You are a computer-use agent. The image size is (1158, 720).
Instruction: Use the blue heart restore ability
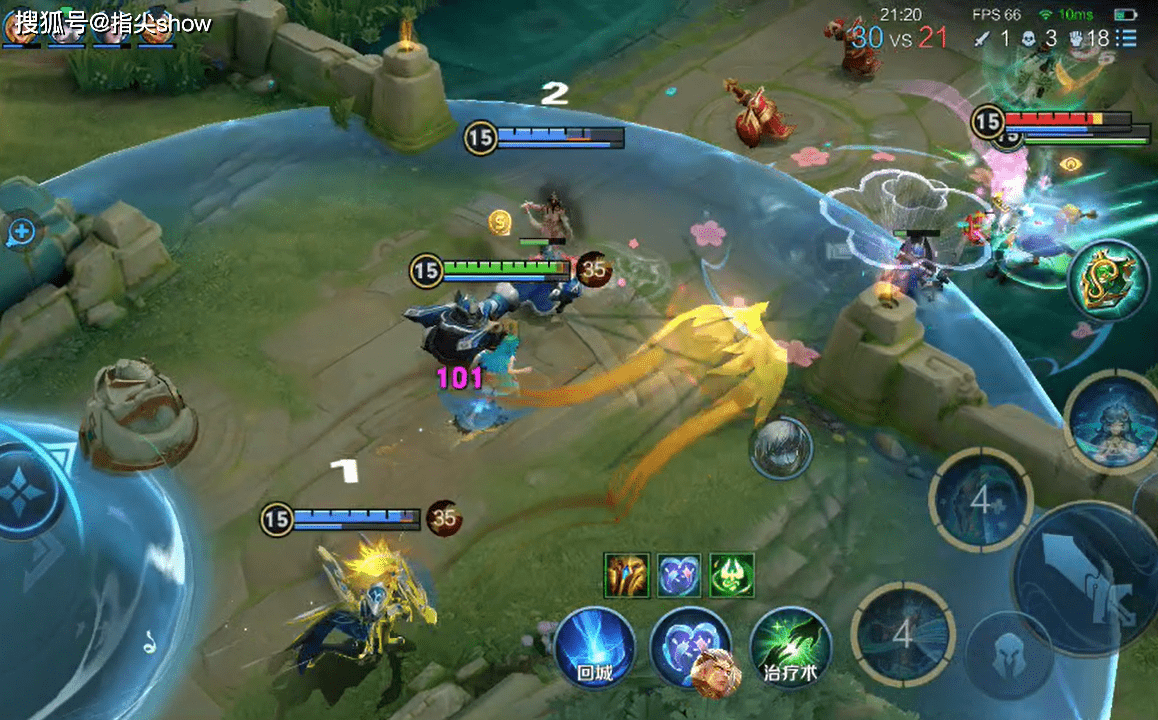coord(690,647)
